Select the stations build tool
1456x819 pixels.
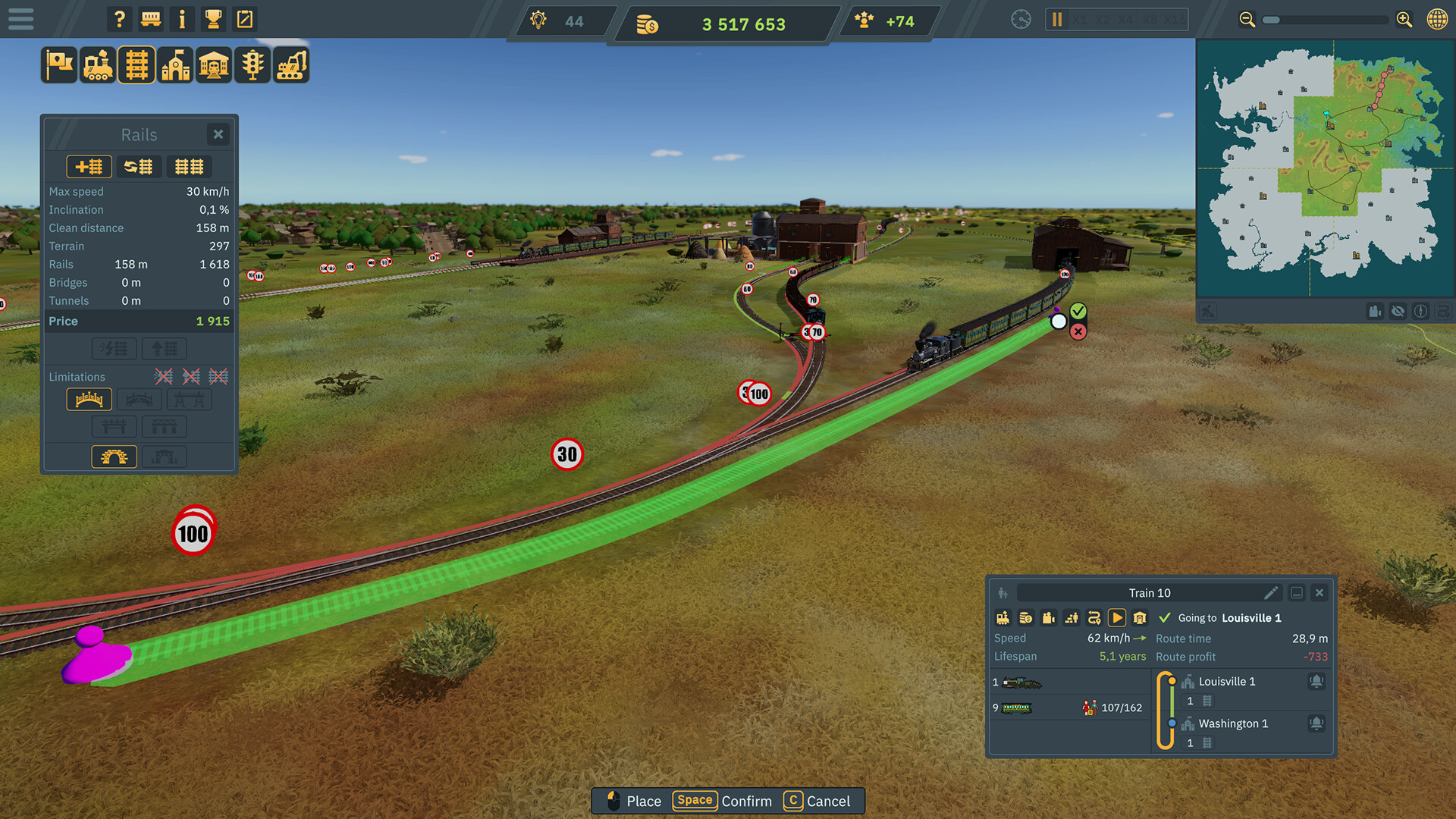[175, 64]
